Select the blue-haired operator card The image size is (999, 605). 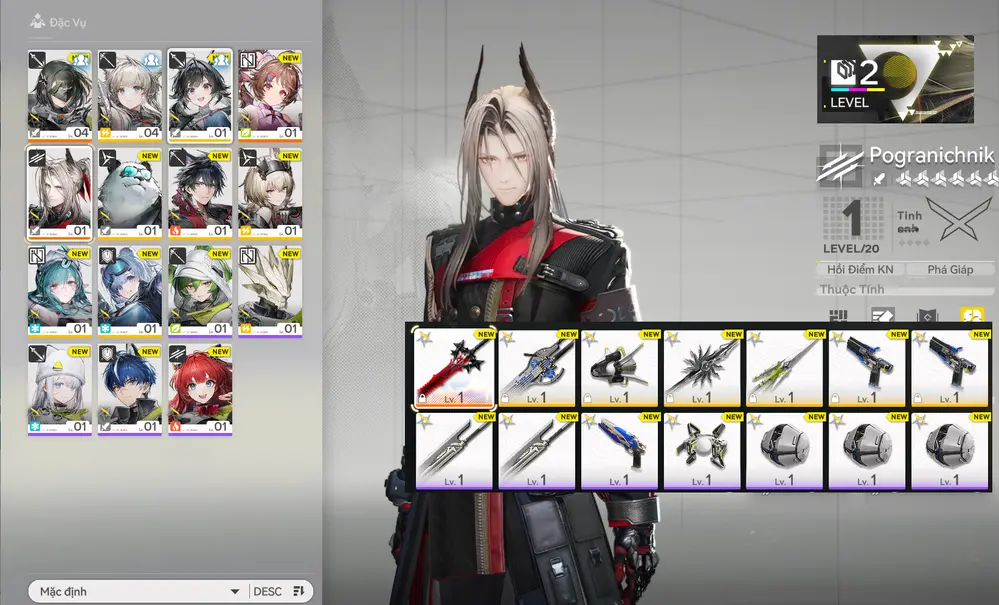(x=130, y=388)
